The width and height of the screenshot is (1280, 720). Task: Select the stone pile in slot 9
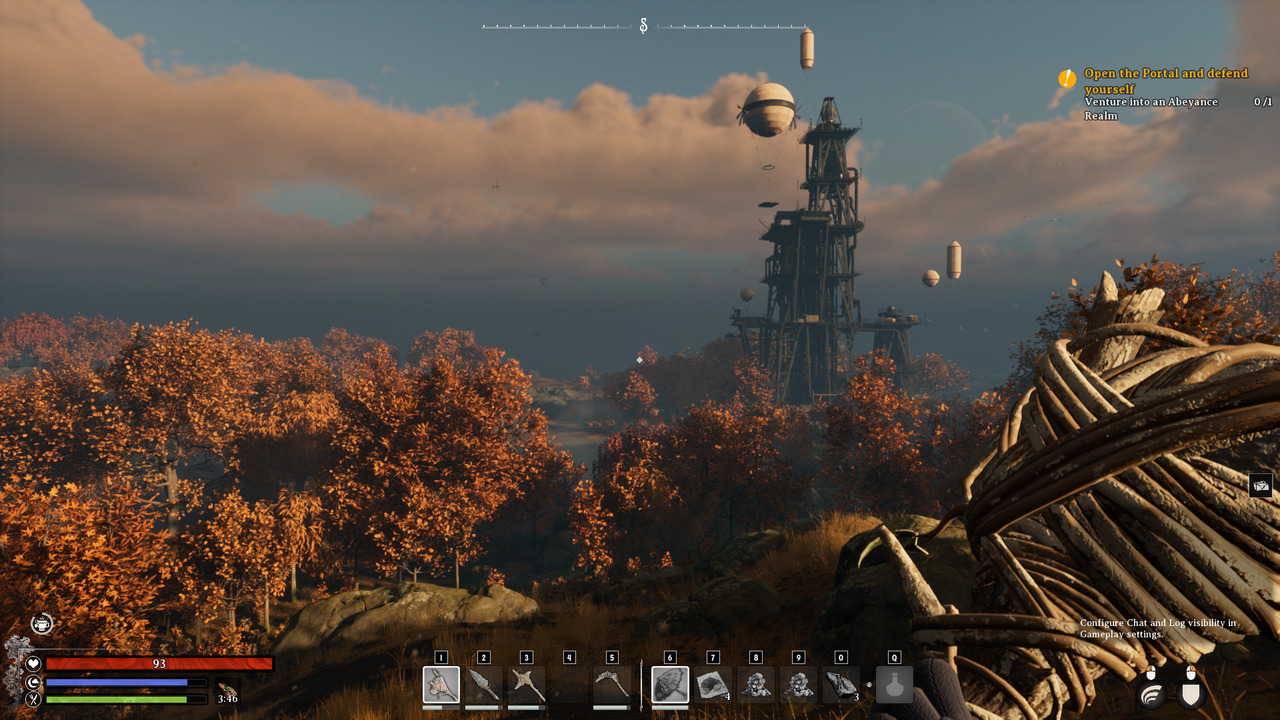click(x=798, y=685)
